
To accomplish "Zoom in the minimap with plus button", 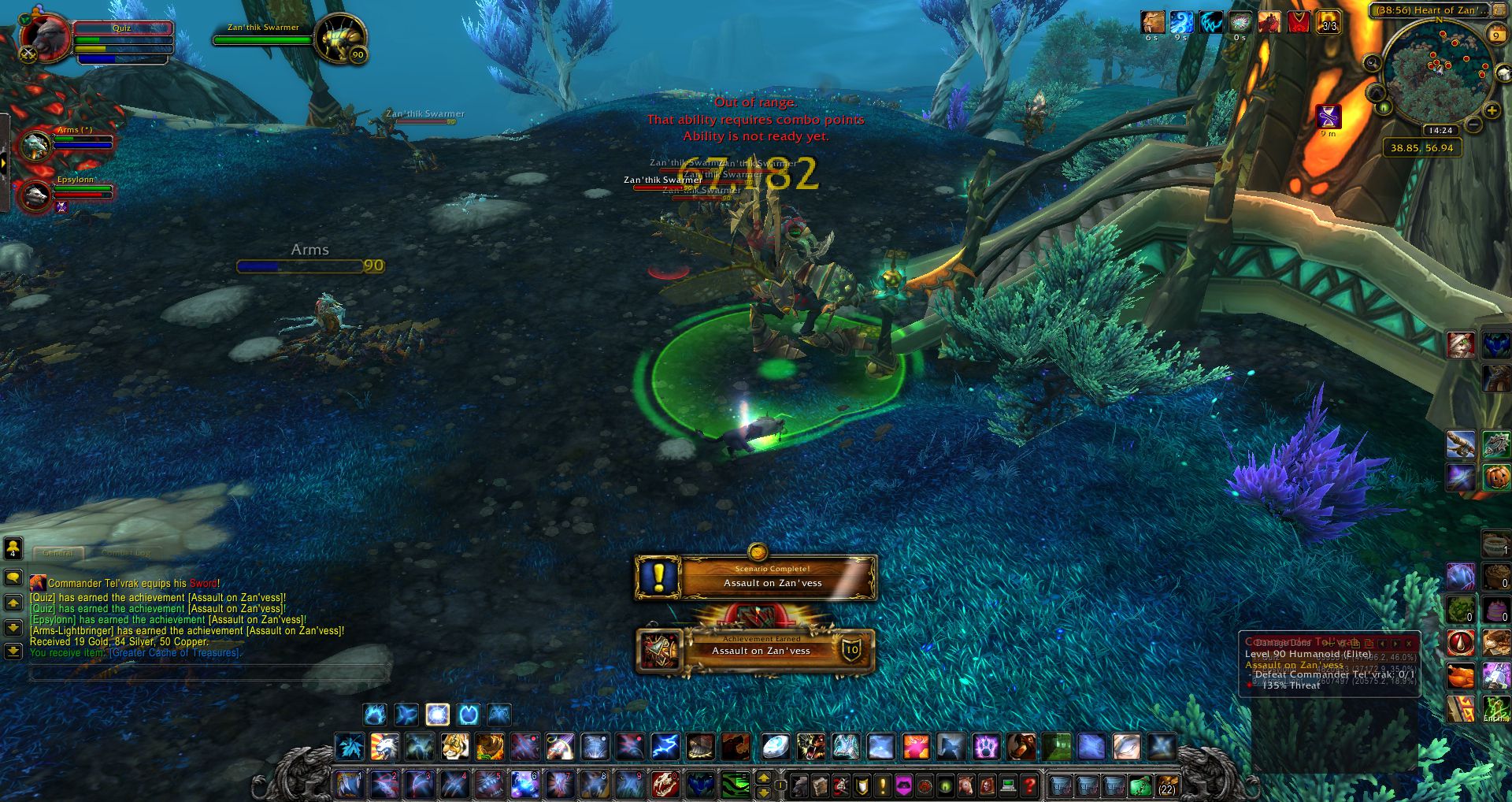I will (x=1491, y=111).
